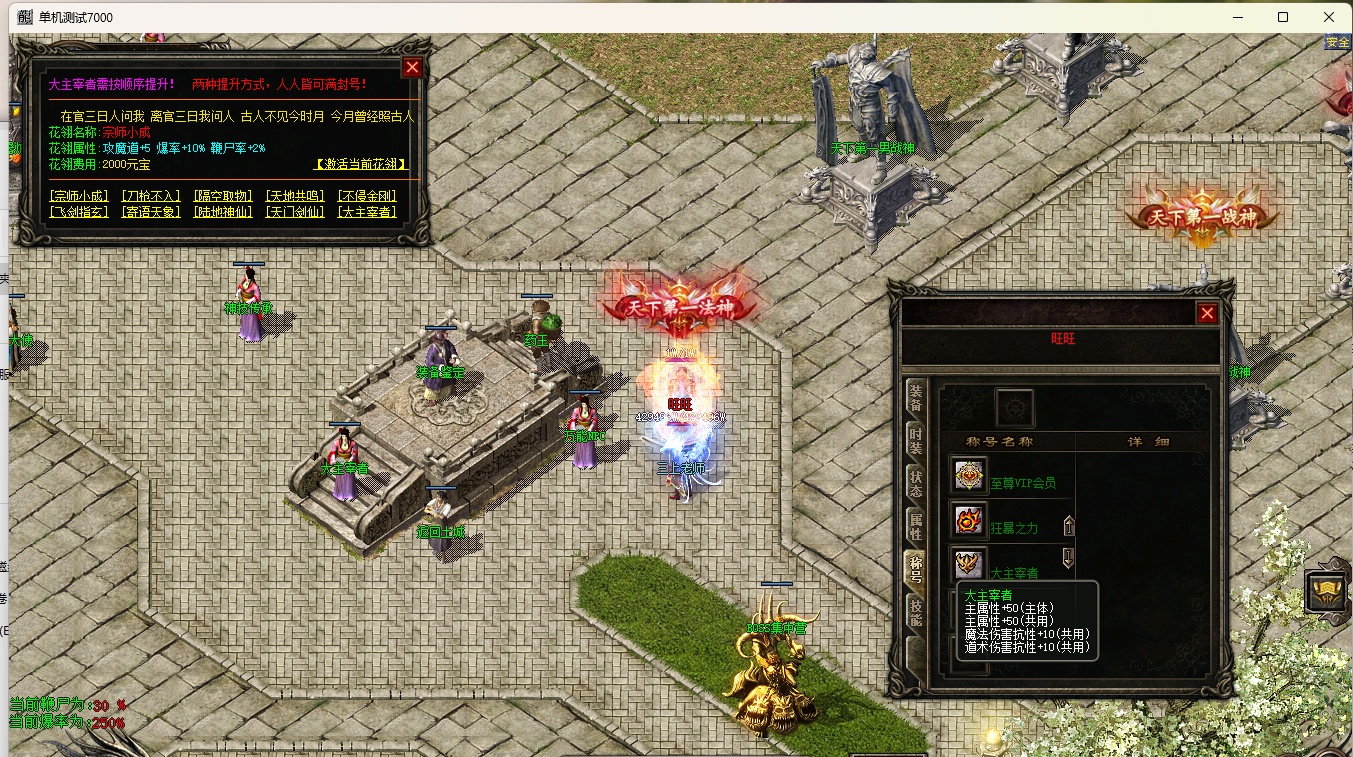Open the 隔空取物 title option
This screenshot has height=757, width=1353.
coord(223,196)
